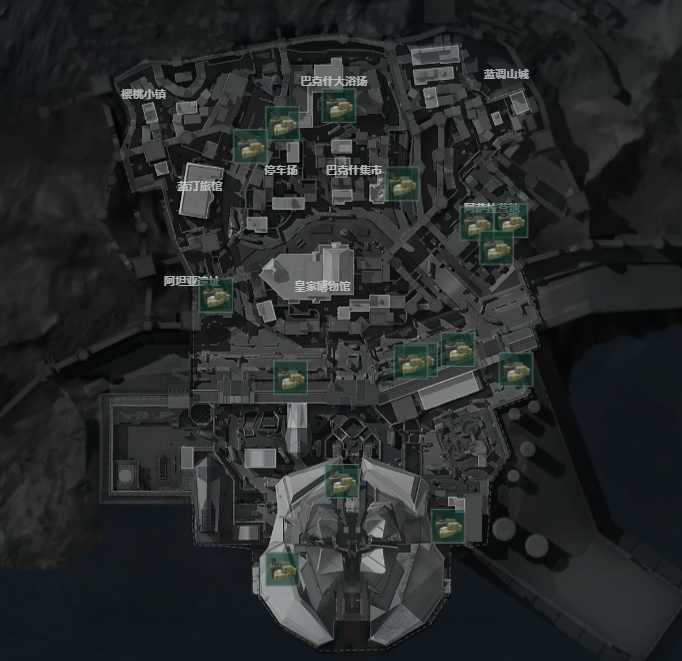The width and height of the screenshot is (682, 661).
Task: Click the crate marker on the dome's east edge
Action: [447, 524]
